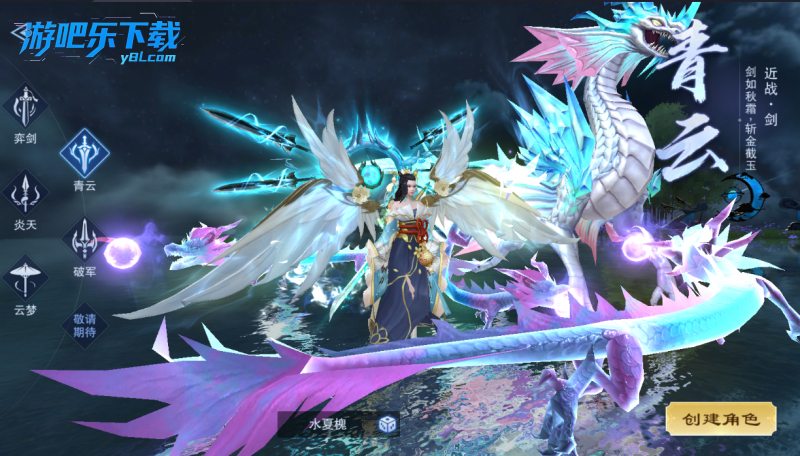Select the 破军 class icon

click(84, 238)
